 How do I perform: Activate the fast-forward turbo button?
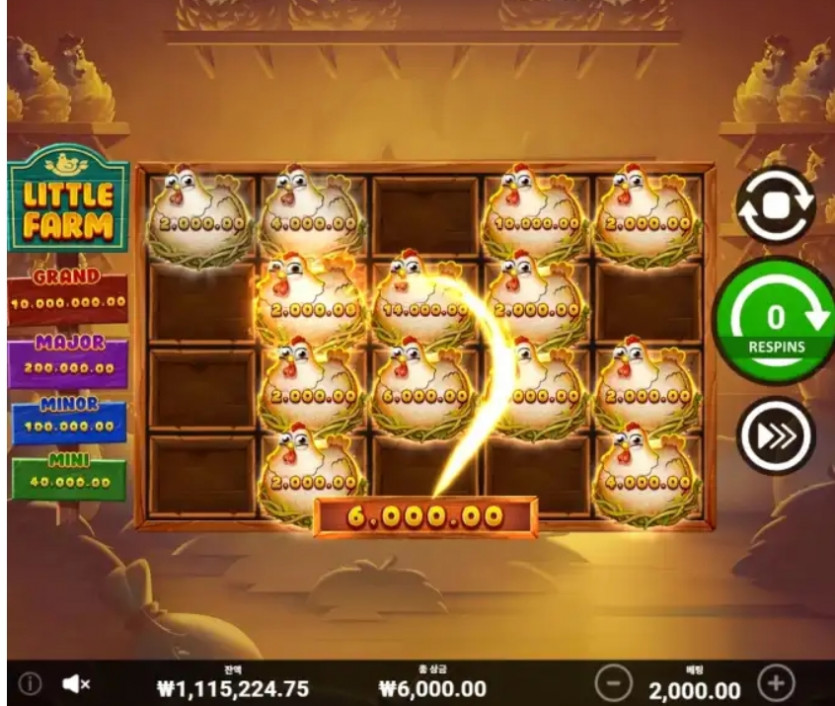click(776, 435)
